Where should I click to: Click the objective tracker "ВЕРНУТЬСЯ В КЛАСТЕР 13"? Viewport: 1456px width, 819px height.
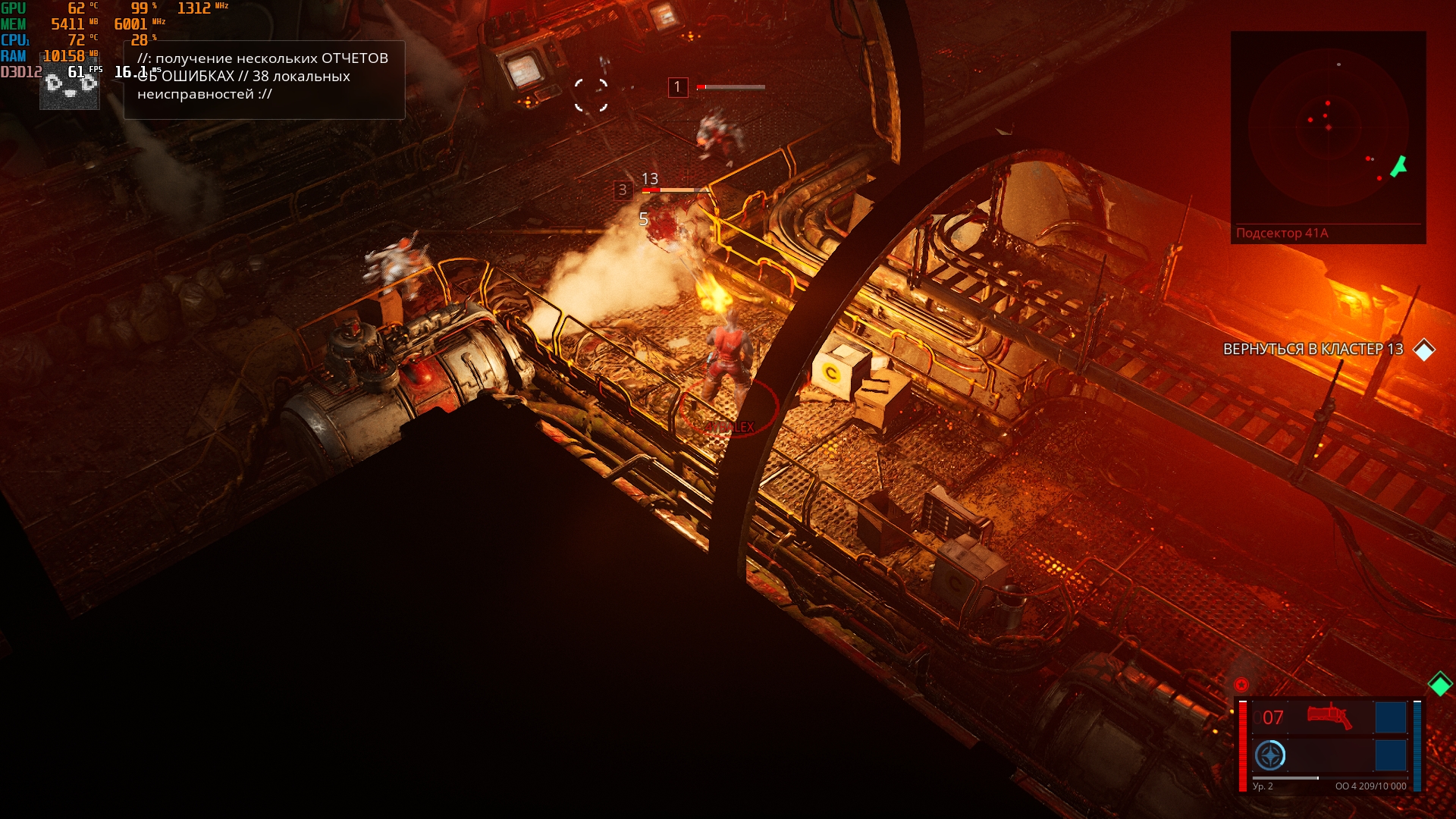coord(1313,350)
